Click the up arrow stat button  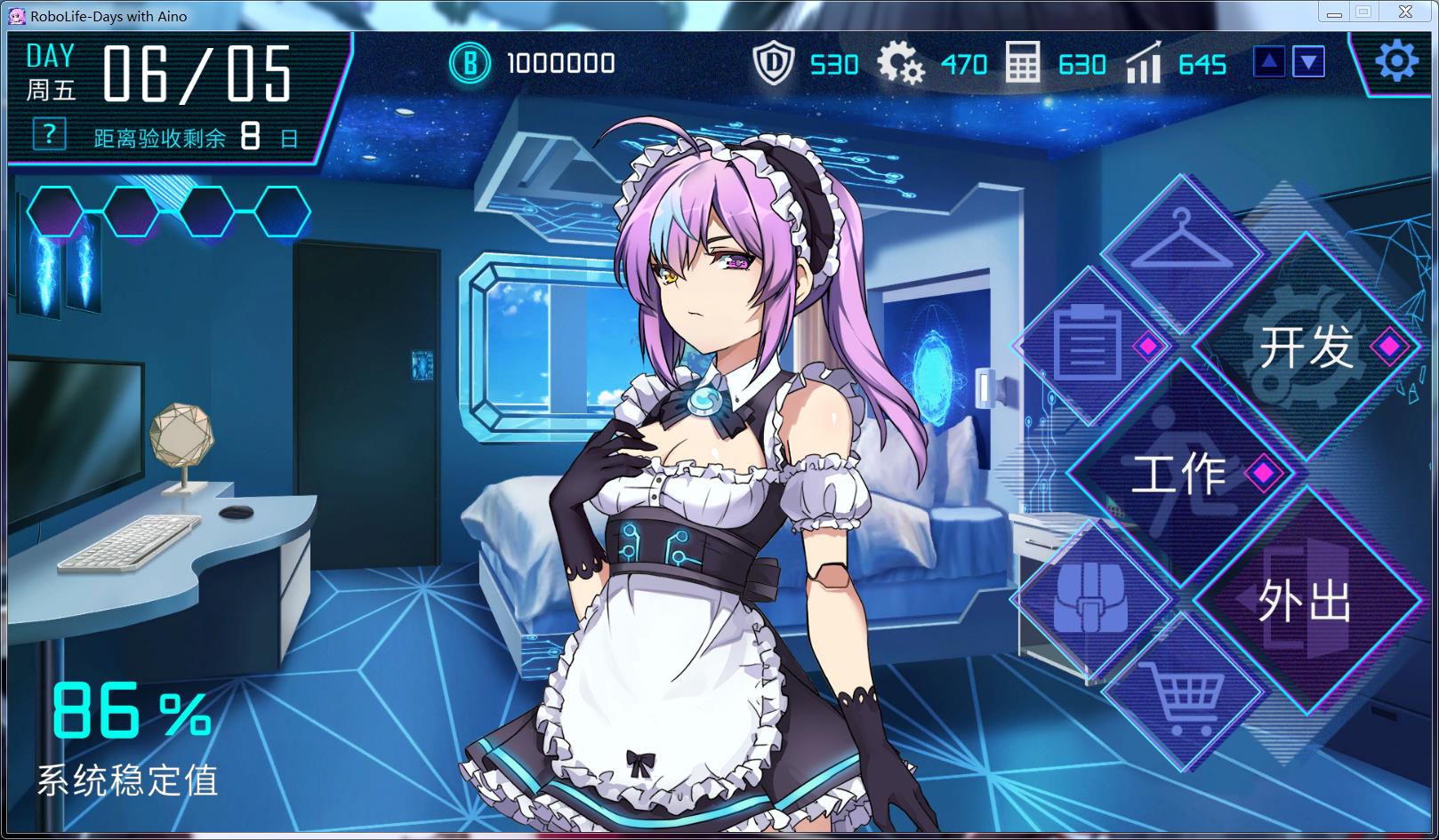point(1269,62)
